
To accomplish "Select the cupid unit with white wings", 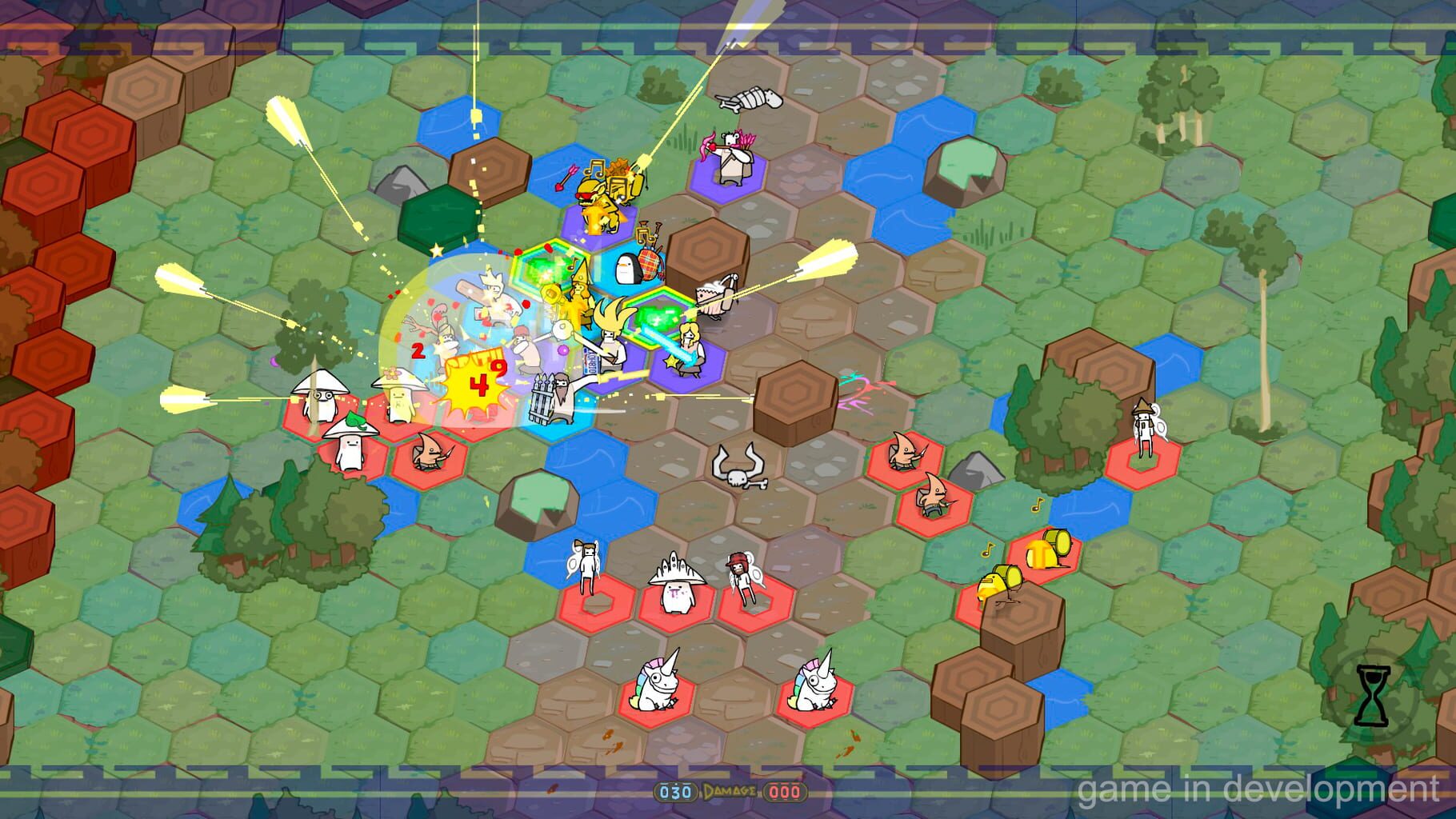I will pyautogui.click(x=586, y=568).
